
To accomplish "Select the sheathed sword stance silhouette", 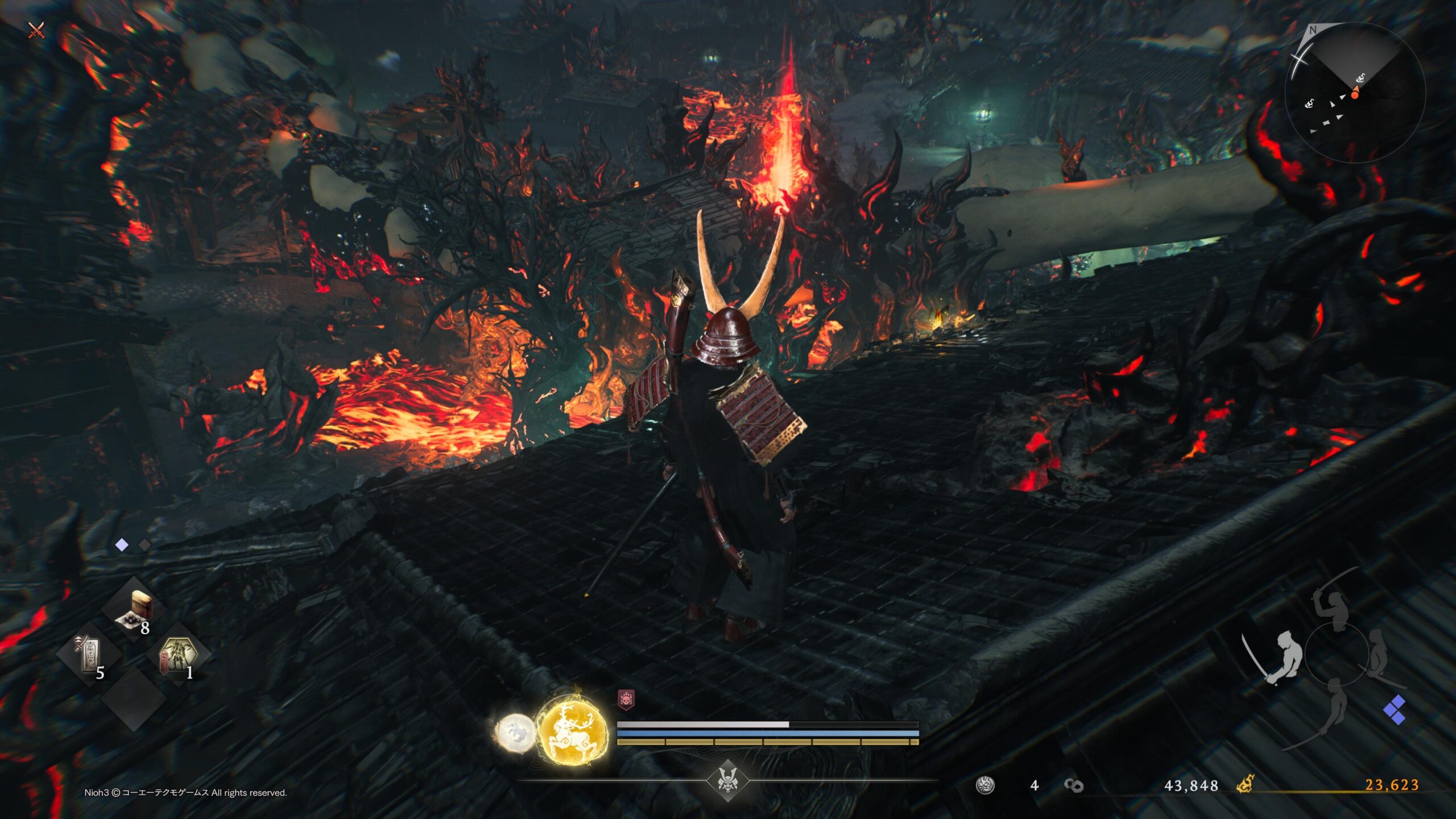I will [x=1379, y=655].
